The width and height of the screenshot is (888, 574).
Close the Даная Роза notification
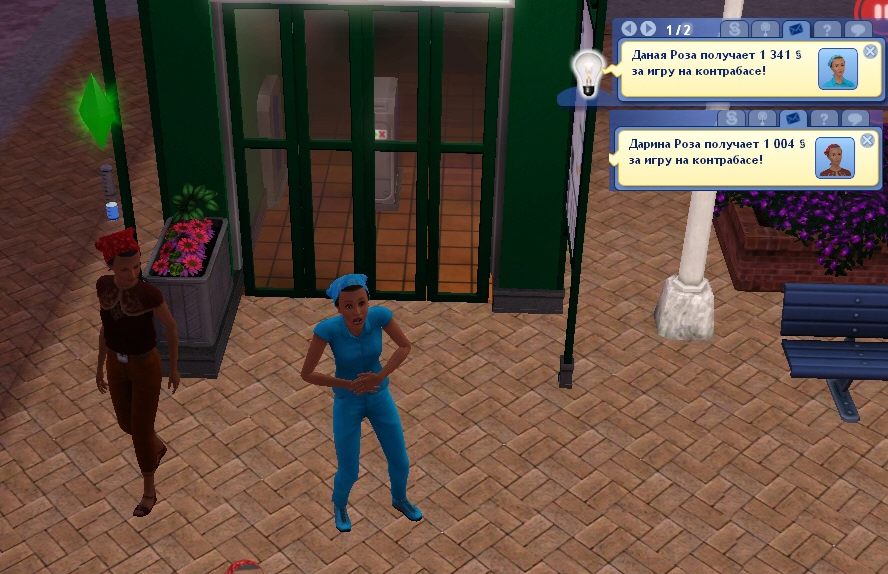coord(870,51)
